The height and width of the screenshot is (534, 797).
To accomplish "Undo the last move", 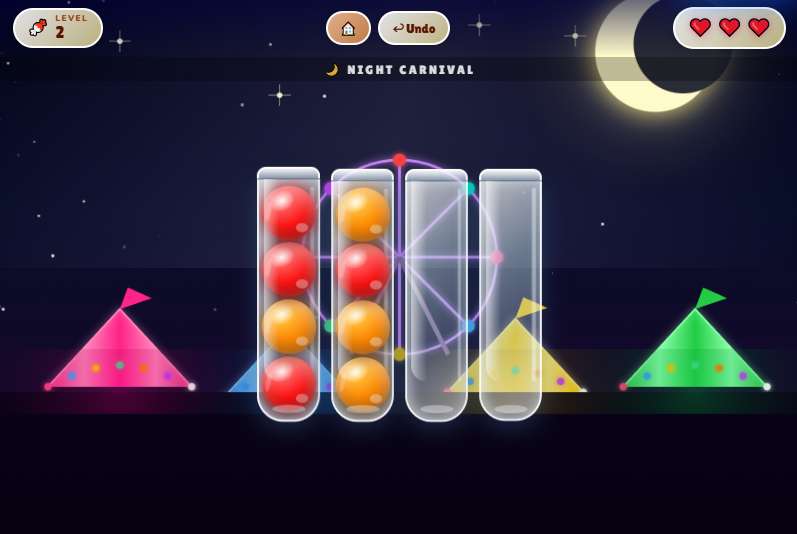I will [x=414, y=28].
